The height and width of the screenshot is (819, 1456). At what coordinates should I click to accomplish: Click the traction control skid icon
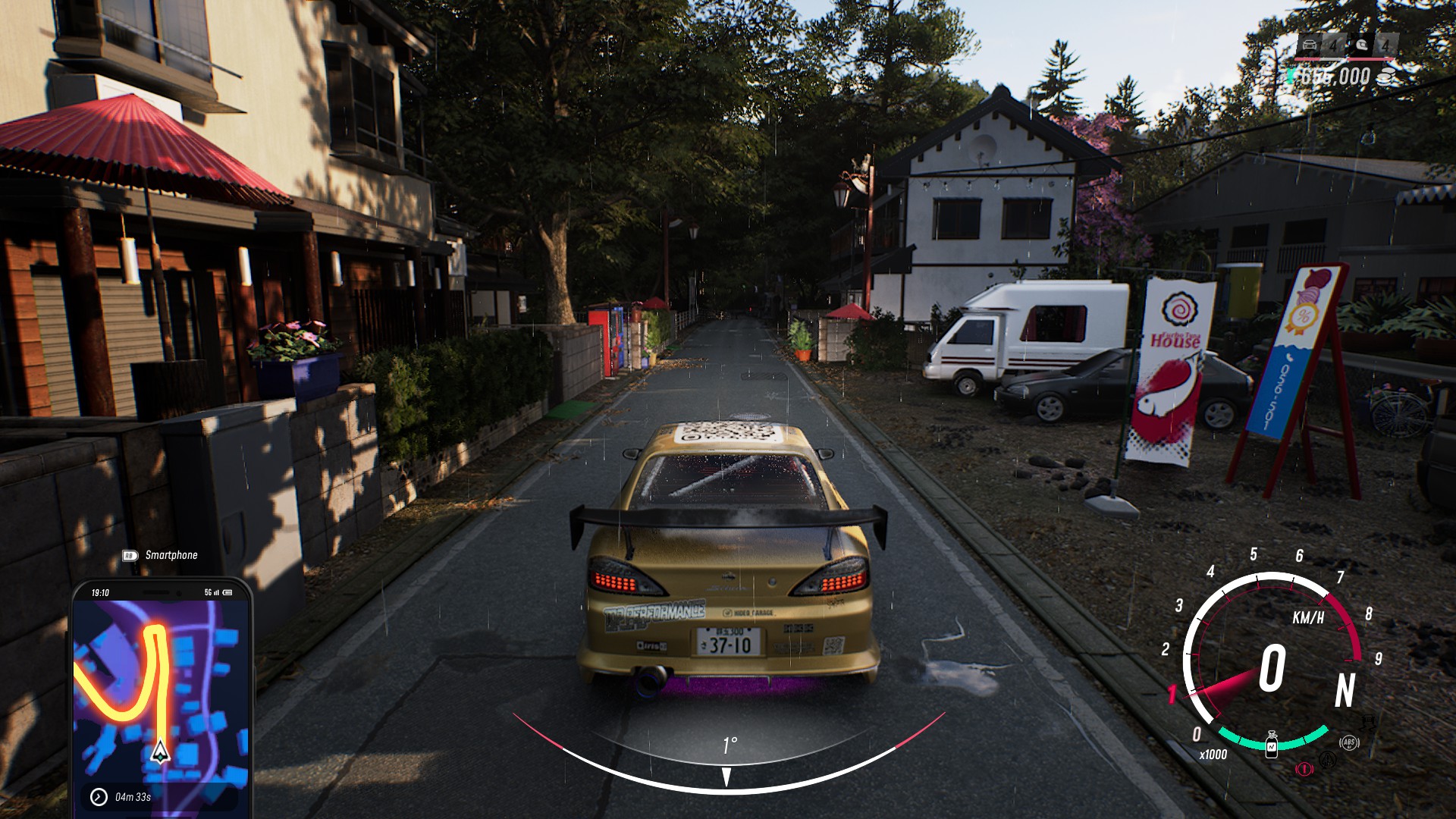[x=1327, y=759]
